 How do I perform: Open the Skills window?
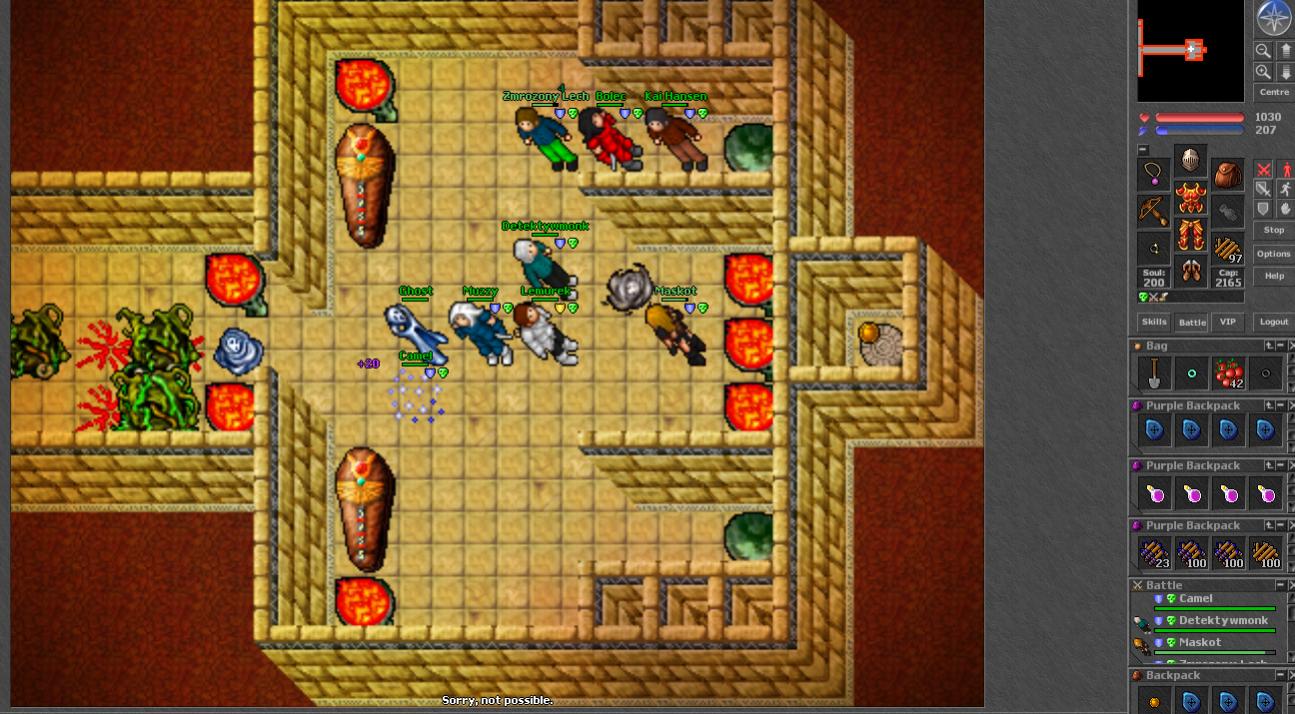(x=1154, y=322)
